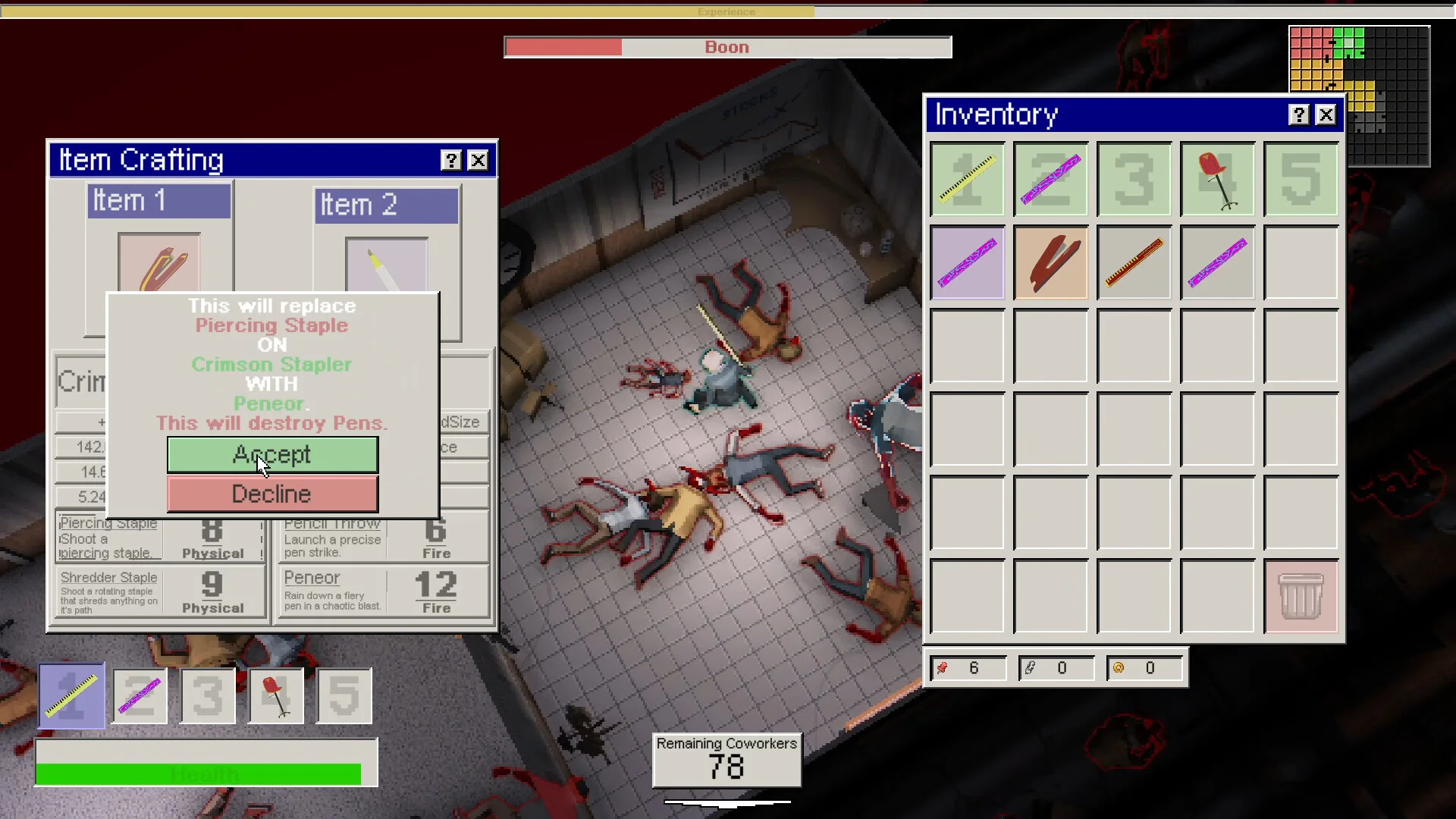Close the Item Crafting window

click(478, 160)
